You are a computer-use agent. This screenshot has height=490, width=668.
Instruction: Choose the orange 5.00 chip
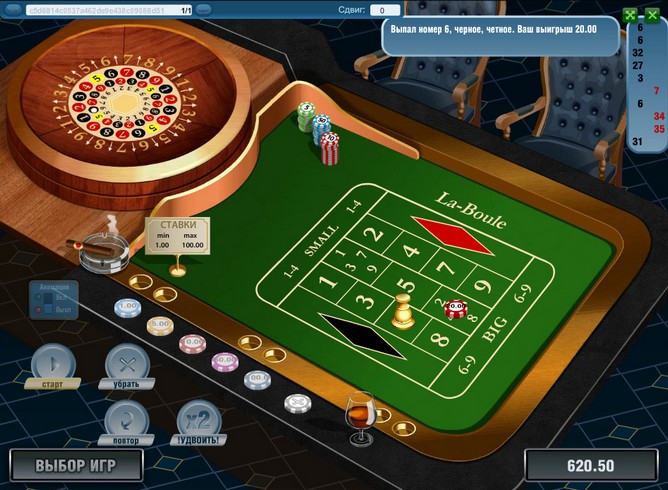click(160, 325)
